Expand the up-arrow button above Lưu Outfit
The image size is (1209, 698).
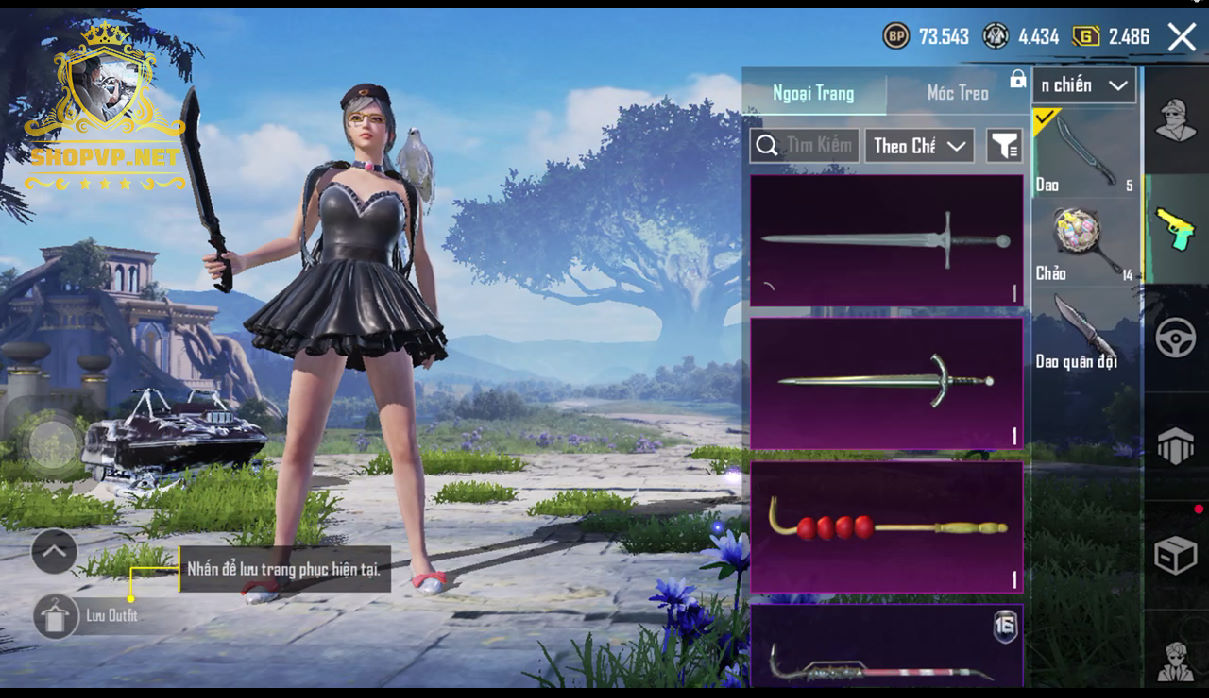click(x=54, y=551)
